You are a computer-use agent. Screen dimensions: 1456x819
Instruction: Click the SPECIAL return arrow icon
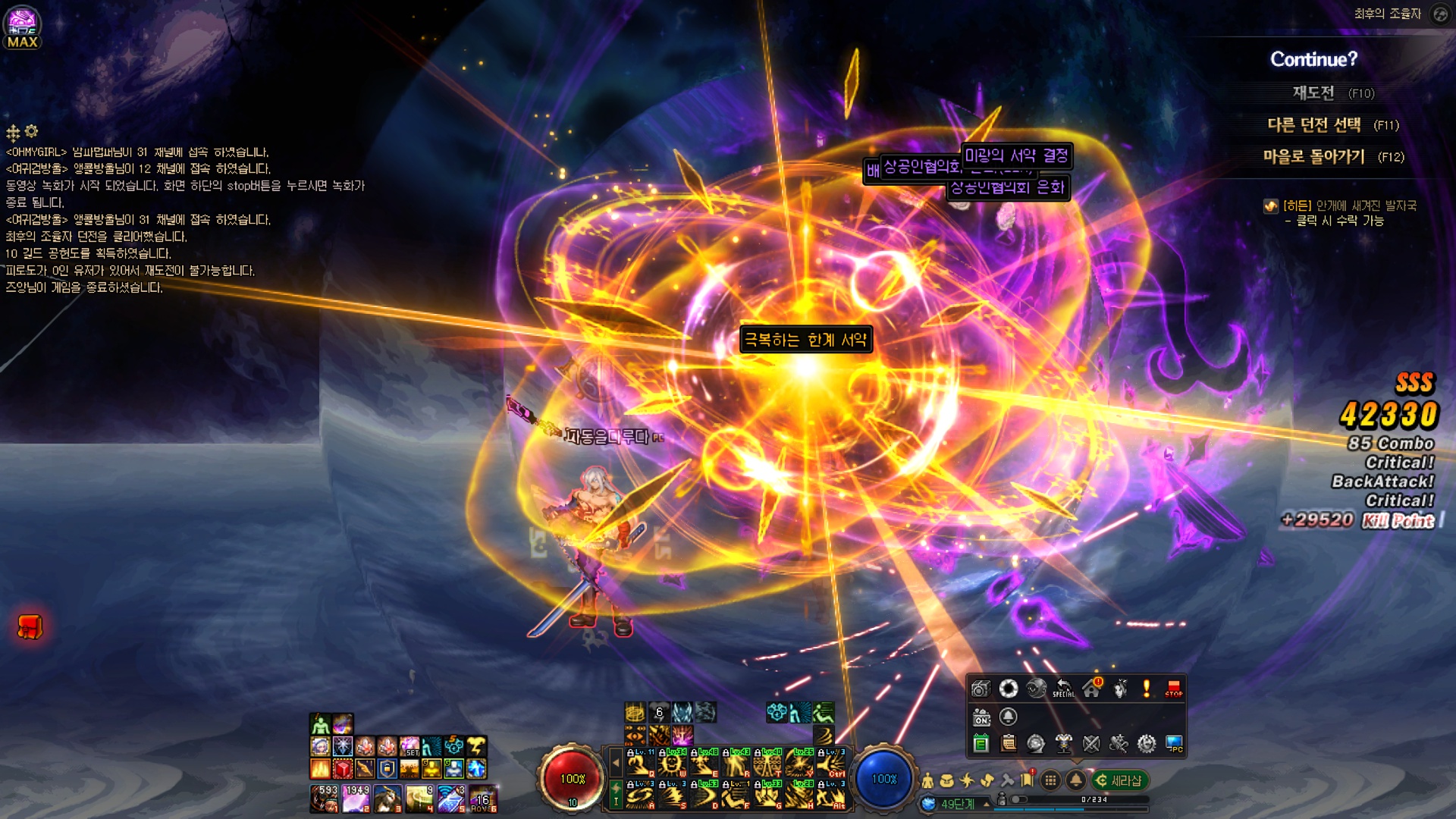pyautogui.click(x=1063, y=689)
